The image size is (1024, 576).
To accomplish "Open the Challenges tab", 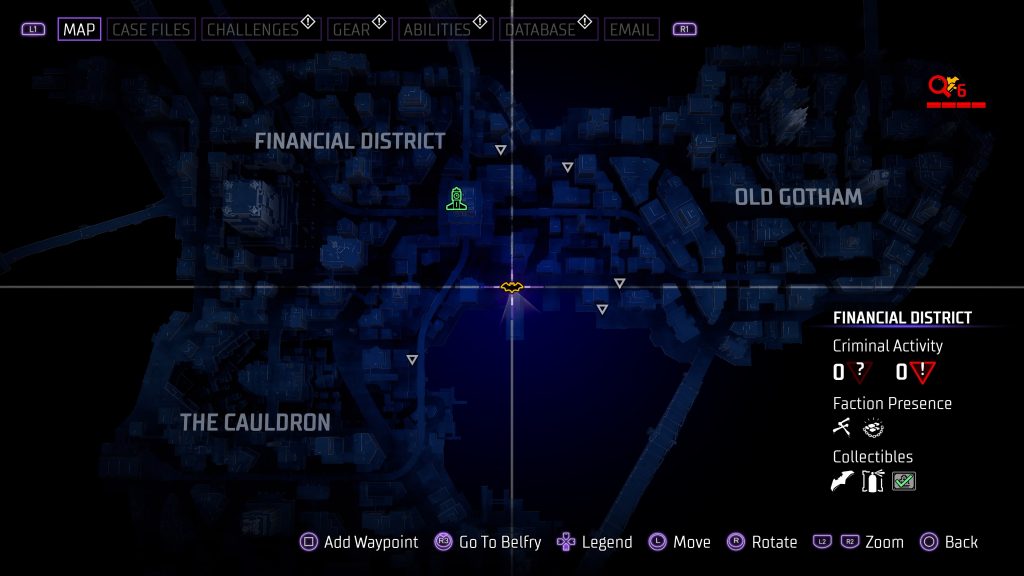I will point(253,29).
